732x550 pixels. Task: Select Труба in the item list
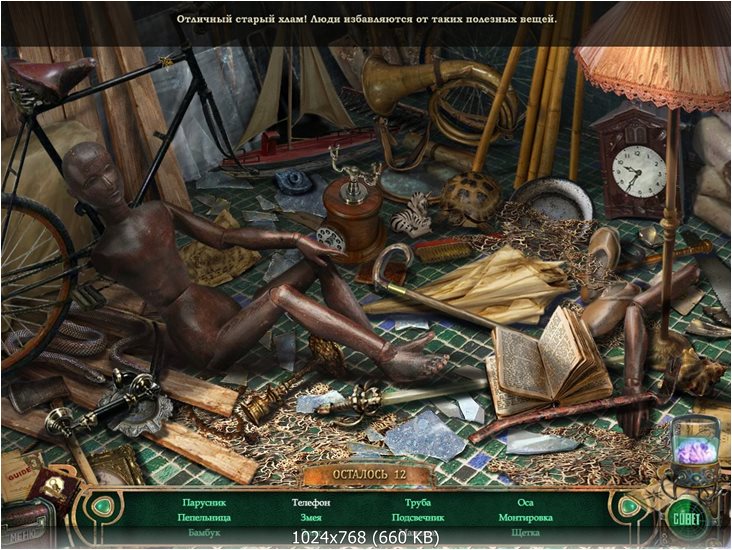tap(418, 502)
